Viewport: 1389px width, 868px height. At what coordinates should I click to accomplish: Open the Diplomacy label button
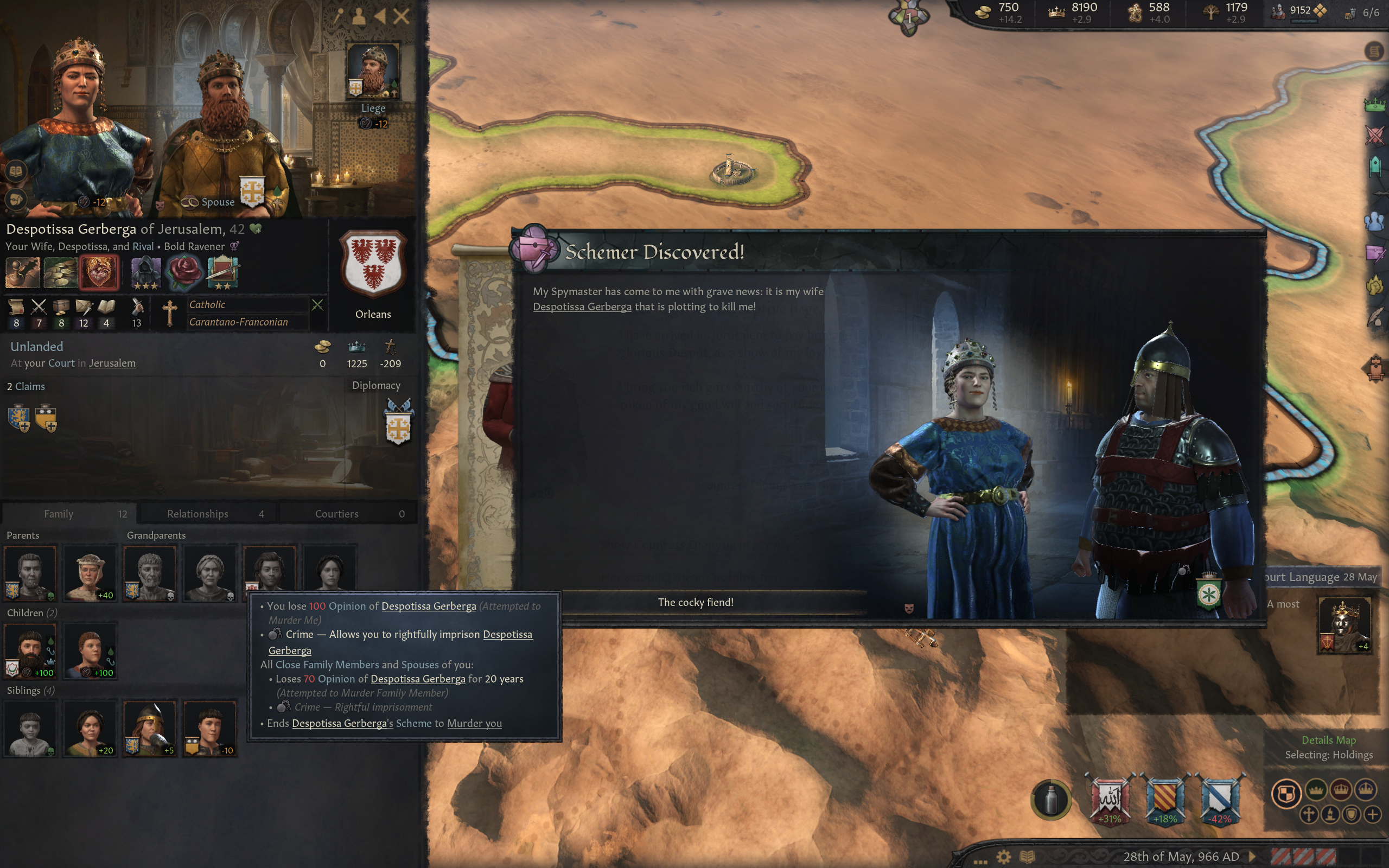pos(376,385)
